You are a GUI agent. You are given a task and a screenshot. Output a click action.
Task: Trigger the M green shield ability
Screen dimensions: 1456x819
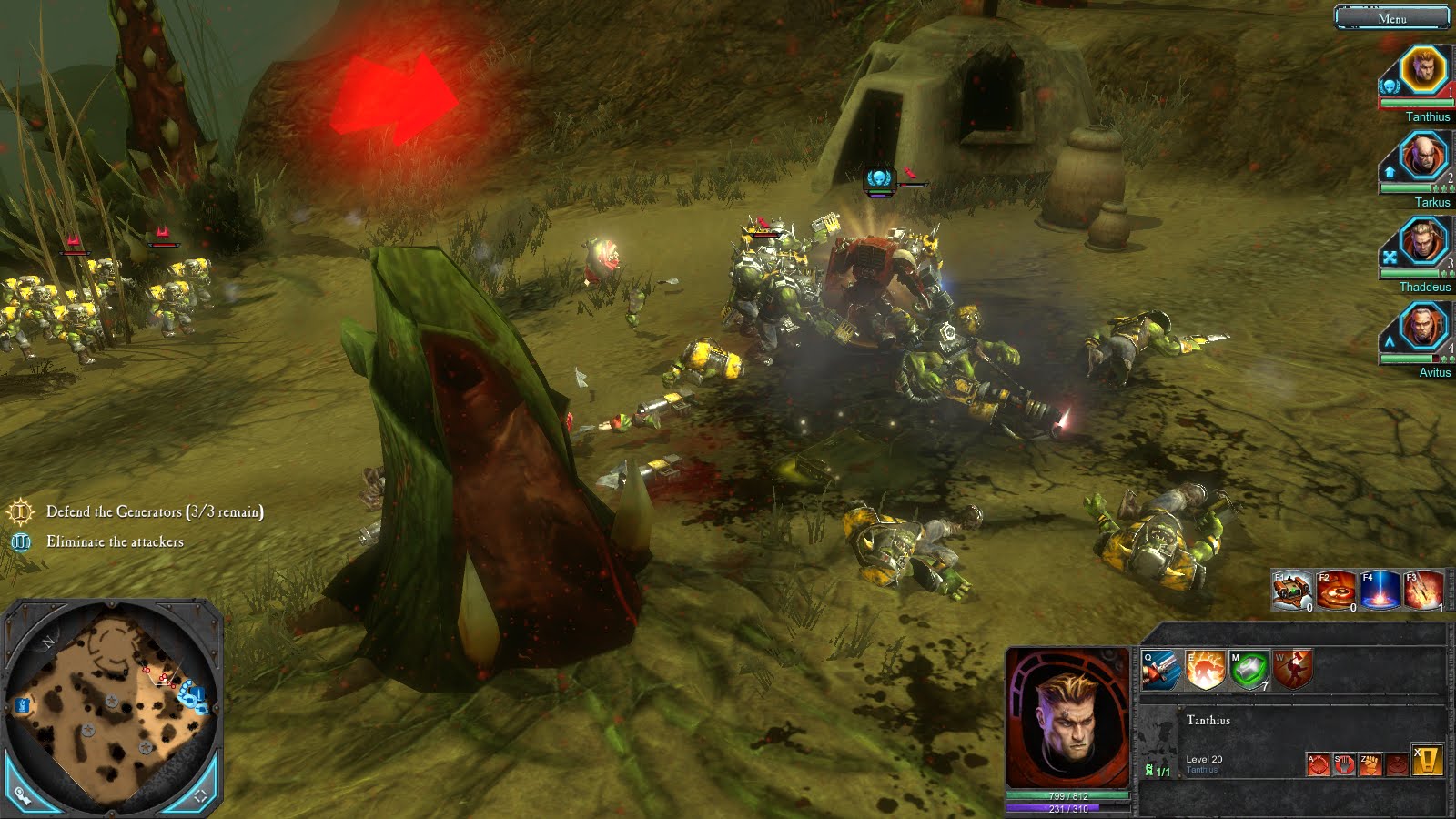(1248, 670)
